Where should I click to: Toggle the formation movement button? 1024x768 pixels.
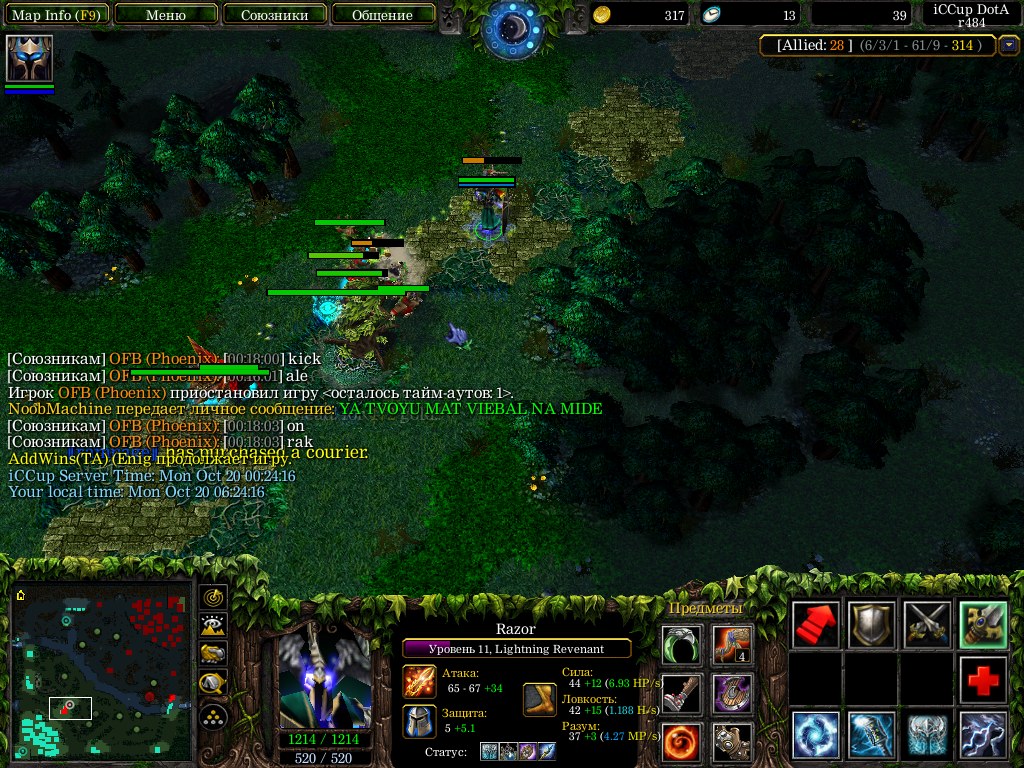pyautogui.click(x=213, y=716)
